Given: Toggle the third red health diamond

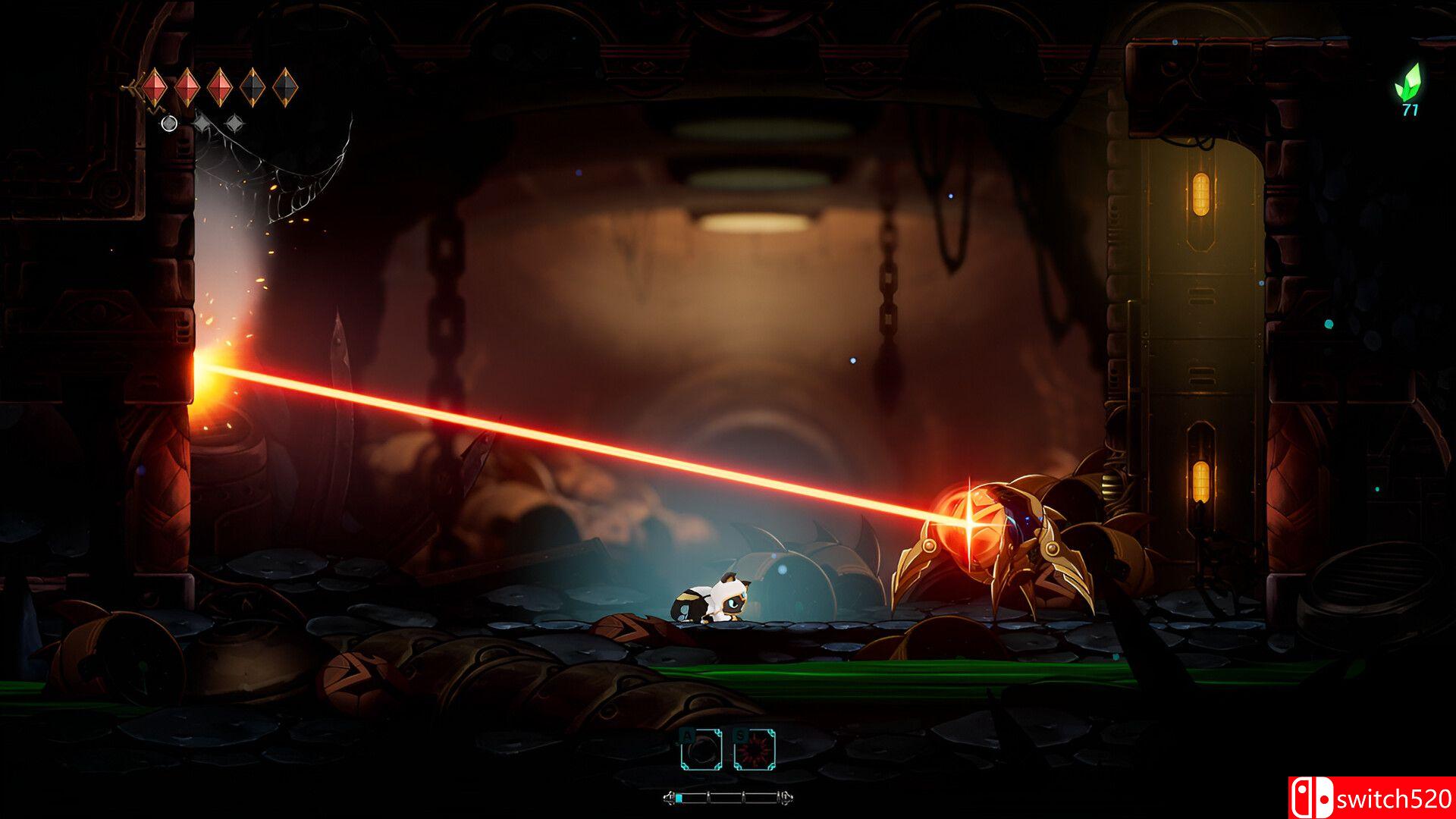Looking at the screenshot, I should tap(219, 87).
